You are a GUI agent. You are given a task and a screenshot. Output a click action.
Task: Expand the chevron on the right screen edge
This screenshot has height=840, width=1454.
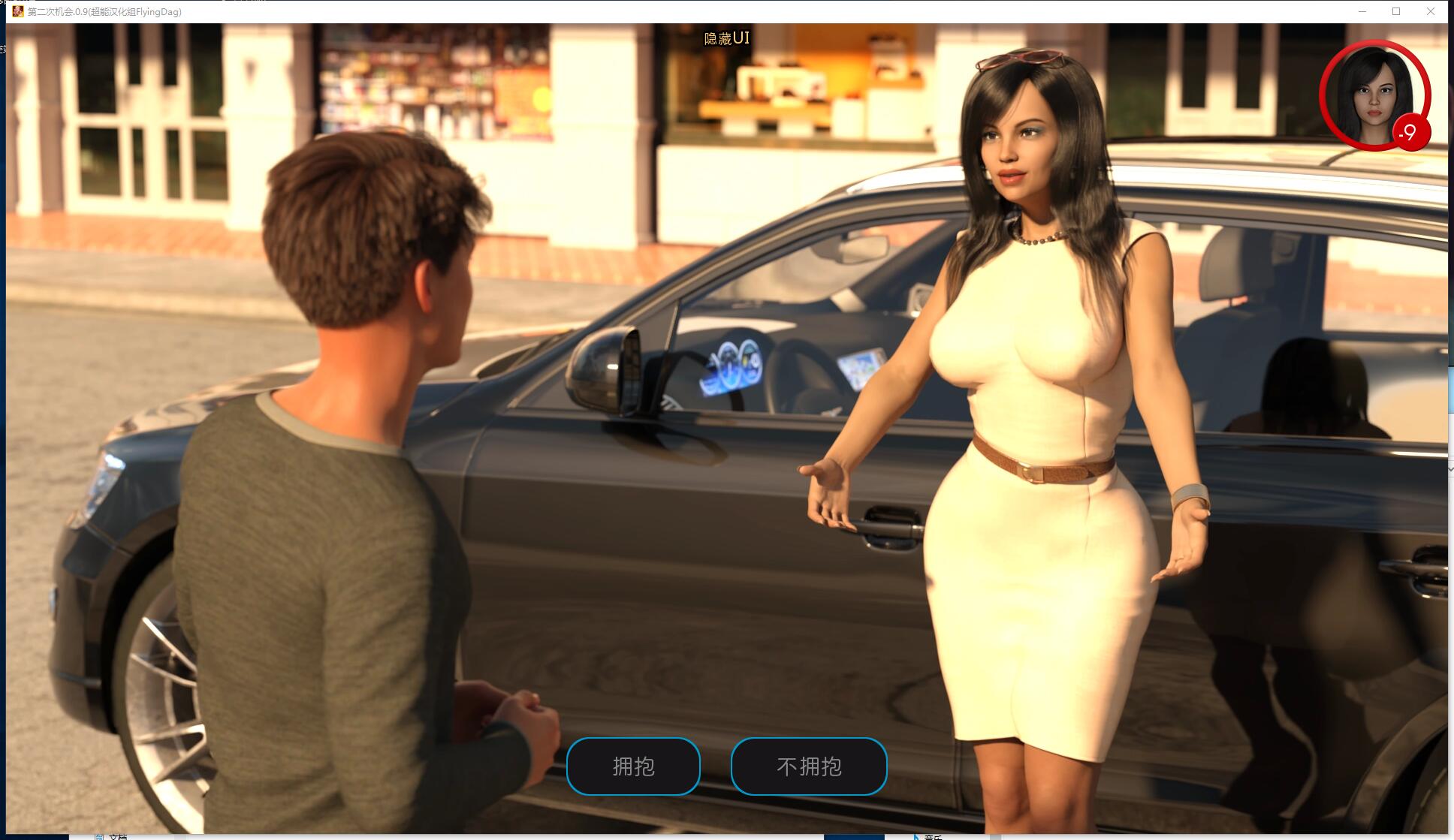pos(1449,468)
